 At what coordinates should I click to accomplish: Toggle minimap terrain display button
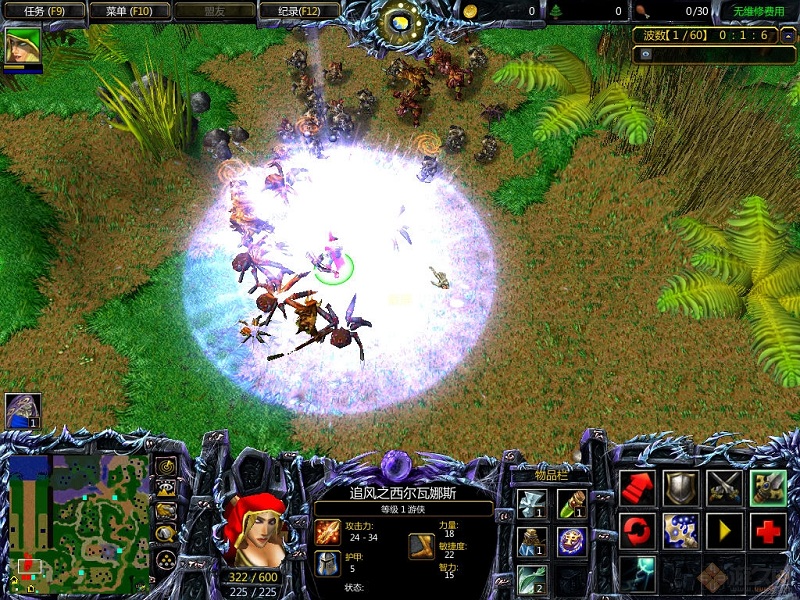coord(166,488)
